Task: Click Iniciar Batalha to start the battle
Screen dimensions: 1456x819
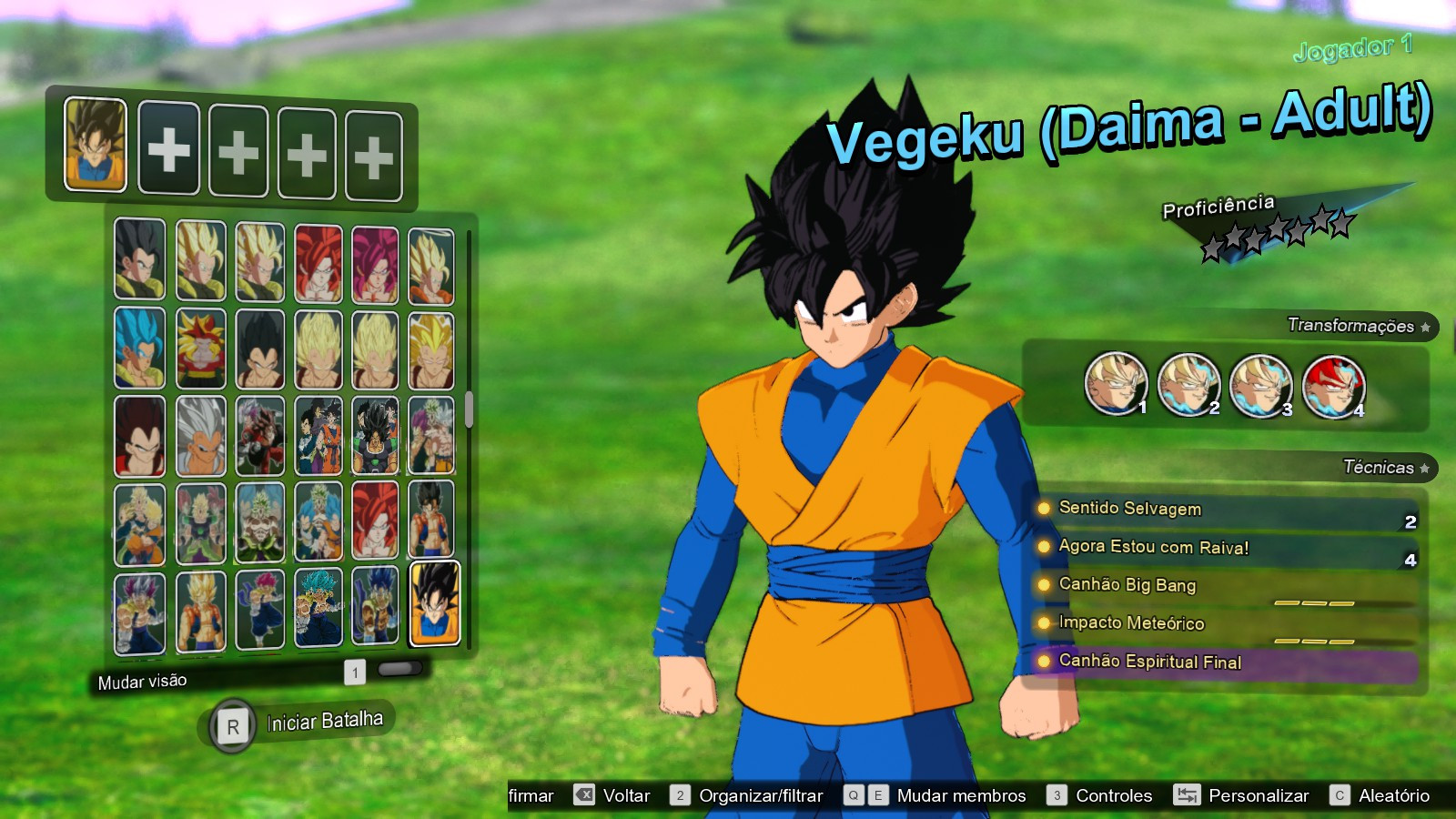Action: tap(323, 723)
